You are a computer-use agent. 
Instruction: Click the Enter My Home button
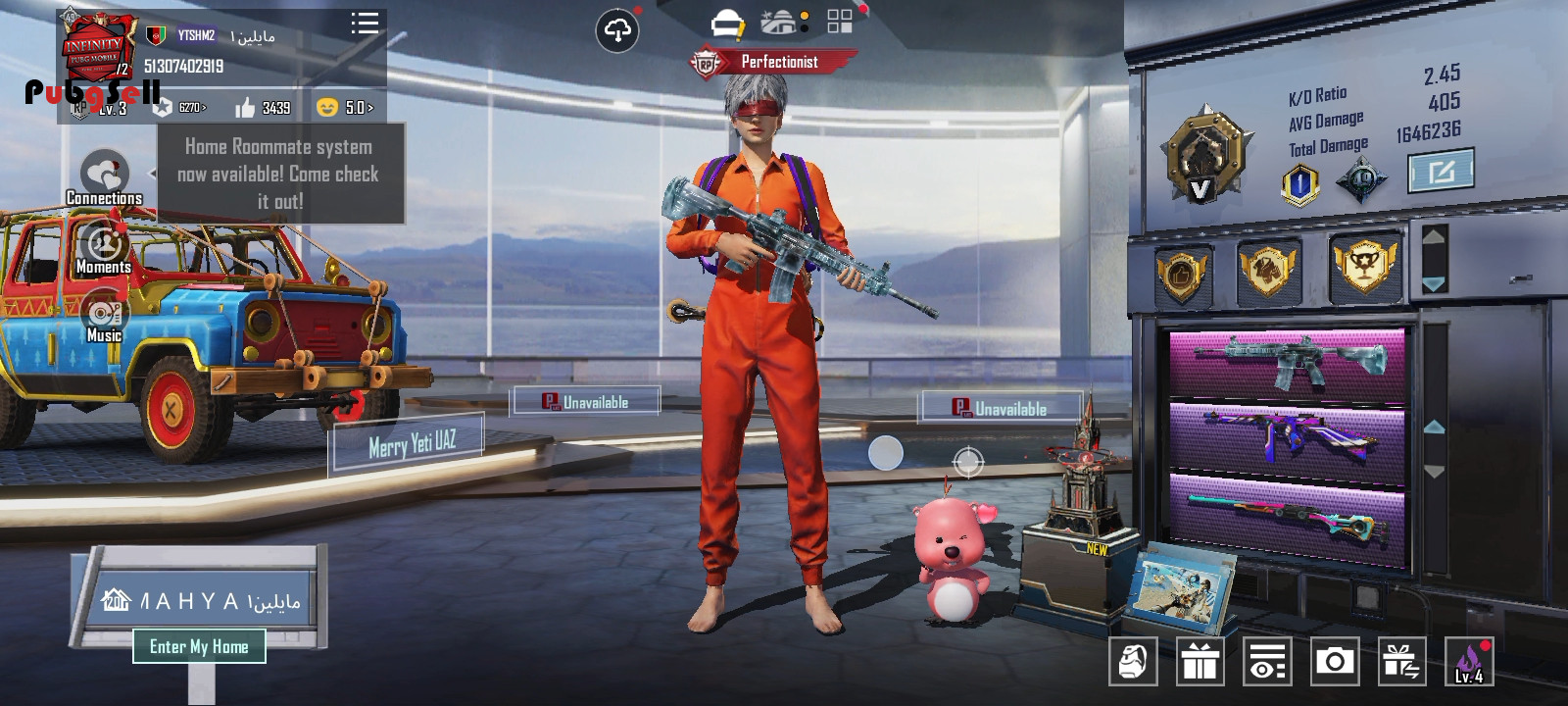pyautogui.click(x=199, y=646)
